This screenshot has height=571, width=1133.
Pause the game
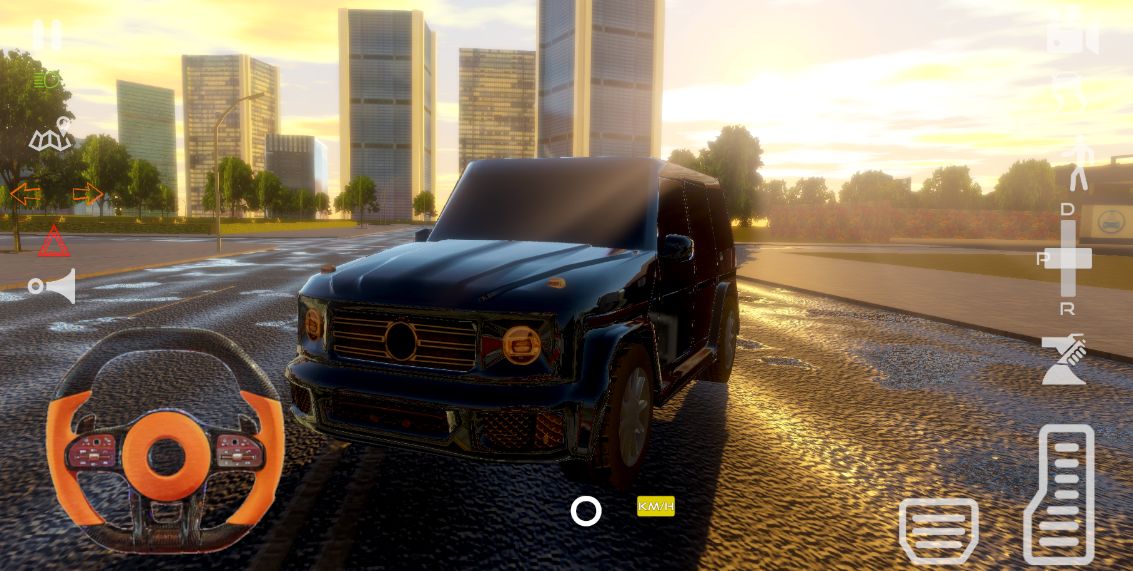point(47,36)
